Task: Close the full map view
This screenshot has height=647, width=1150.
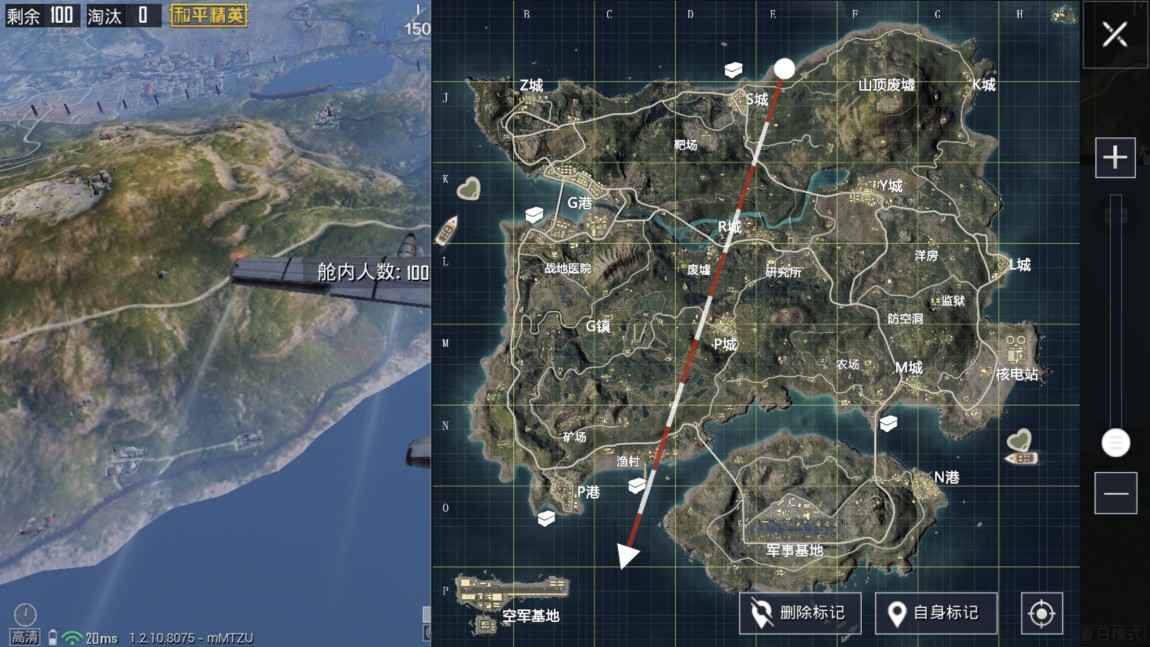Action: (x=1114, y=35)
